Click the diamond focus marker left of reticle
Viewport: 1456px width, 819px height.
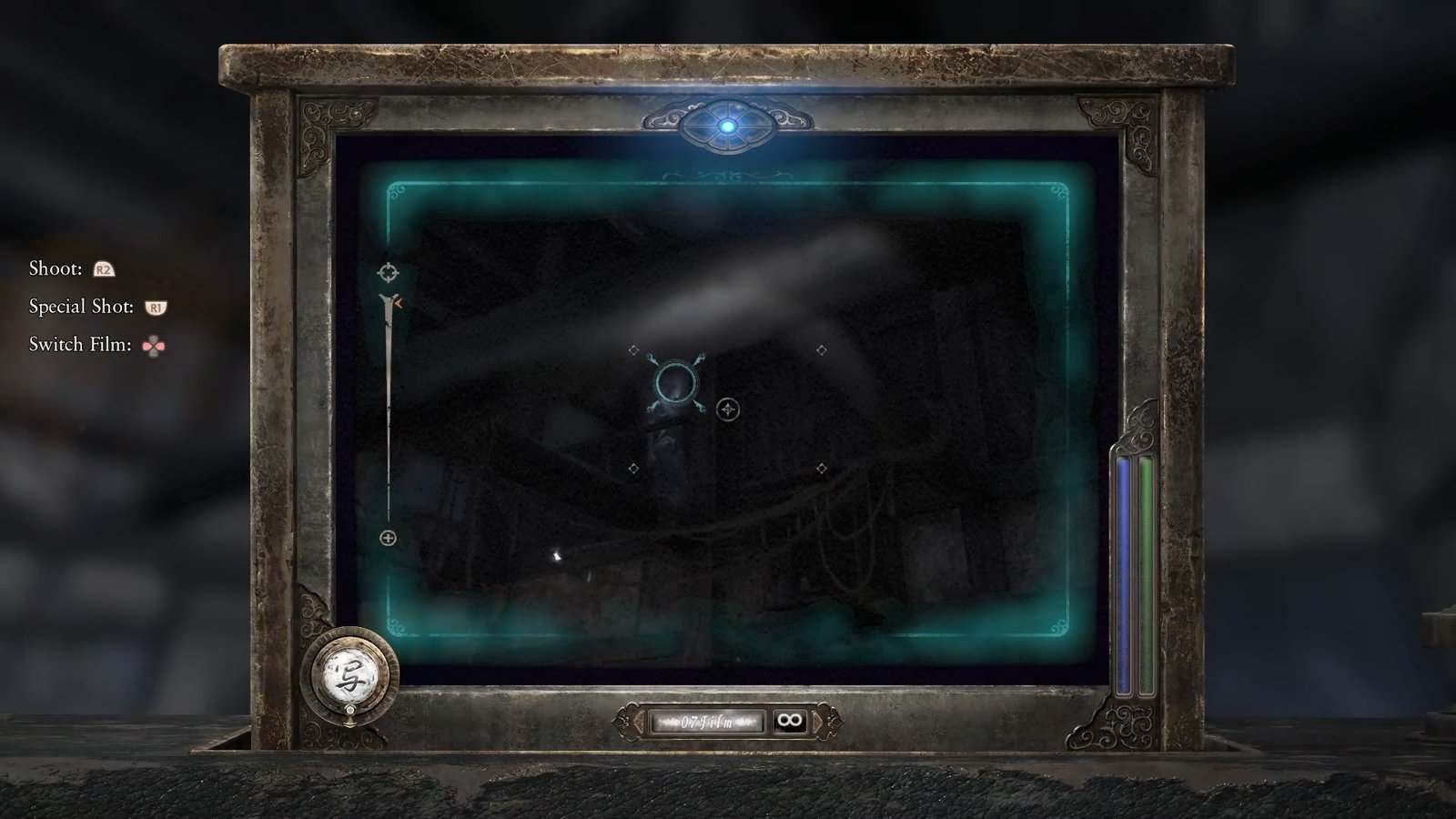pos(632,347)
